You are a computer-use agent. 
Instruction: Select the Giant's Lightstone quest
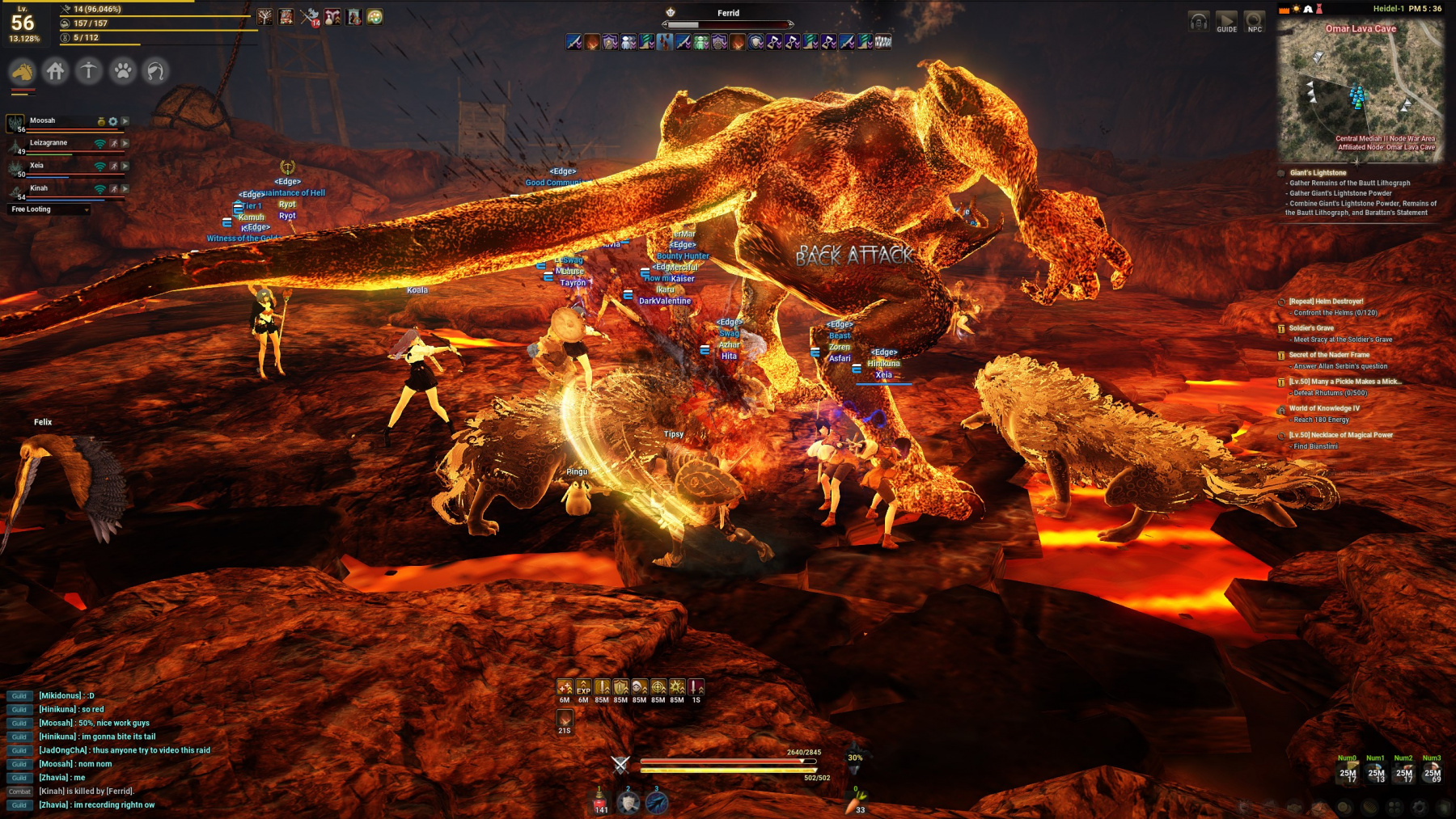[1318, 173]
